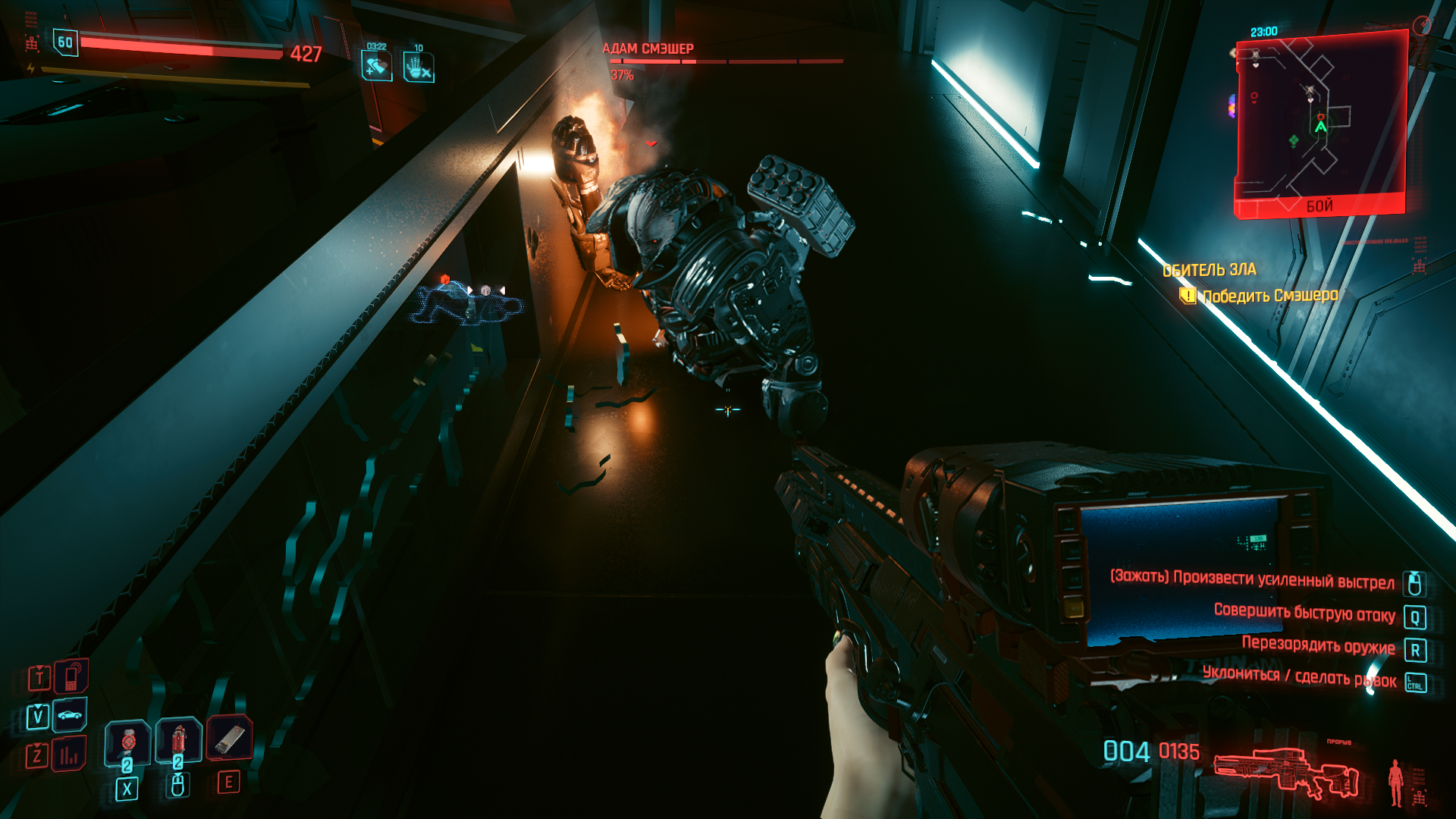Viewport: 1456px width, 819px height.
Task: Activate the silver cyberware gadget slot
Action: [x=229, y=738]
